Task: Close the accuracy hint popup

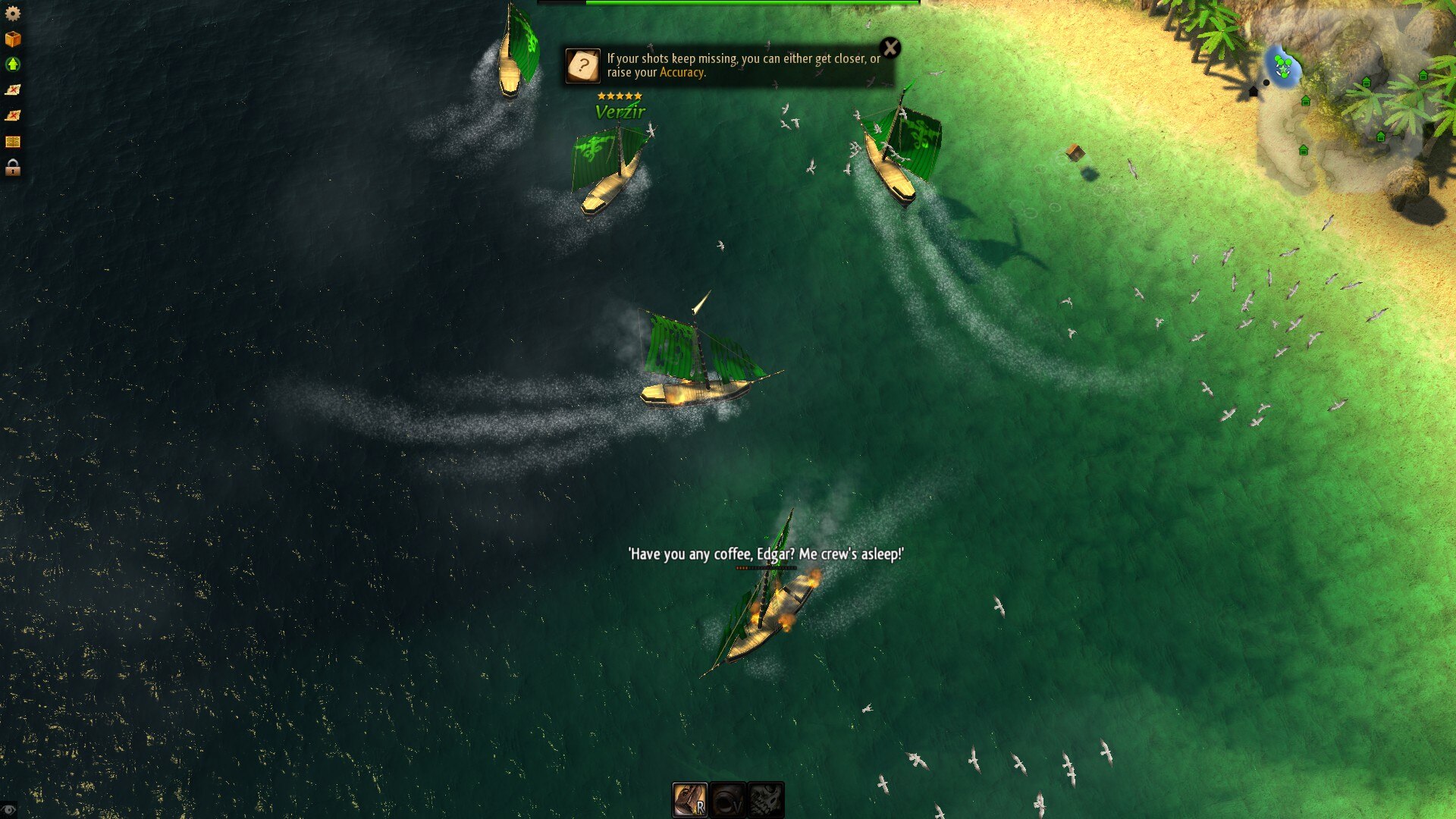Action: click(890, 49)
